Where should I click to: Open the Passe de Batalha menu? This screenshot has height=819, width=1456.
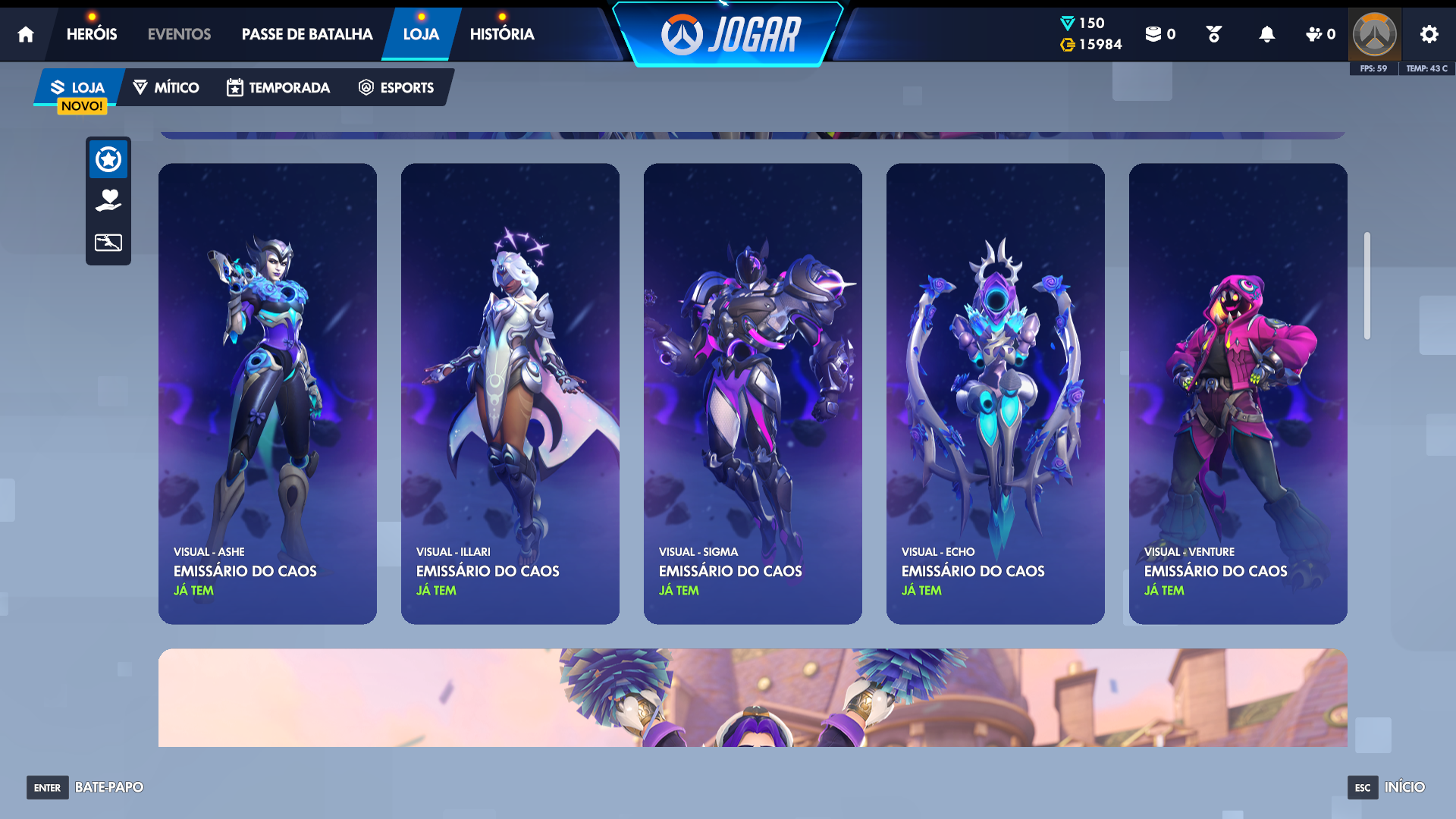click(307, 34)
